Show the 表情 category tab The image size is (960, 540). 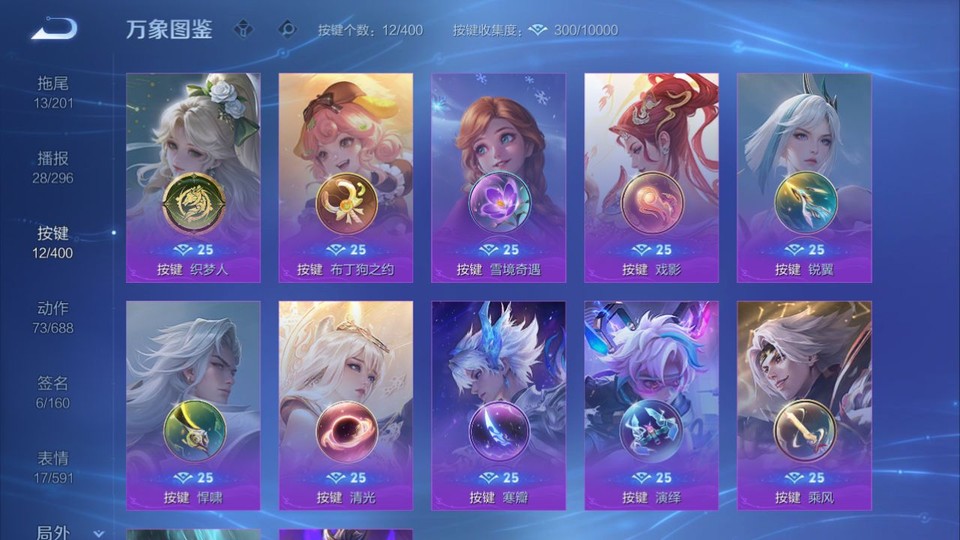tap(53, 467)
